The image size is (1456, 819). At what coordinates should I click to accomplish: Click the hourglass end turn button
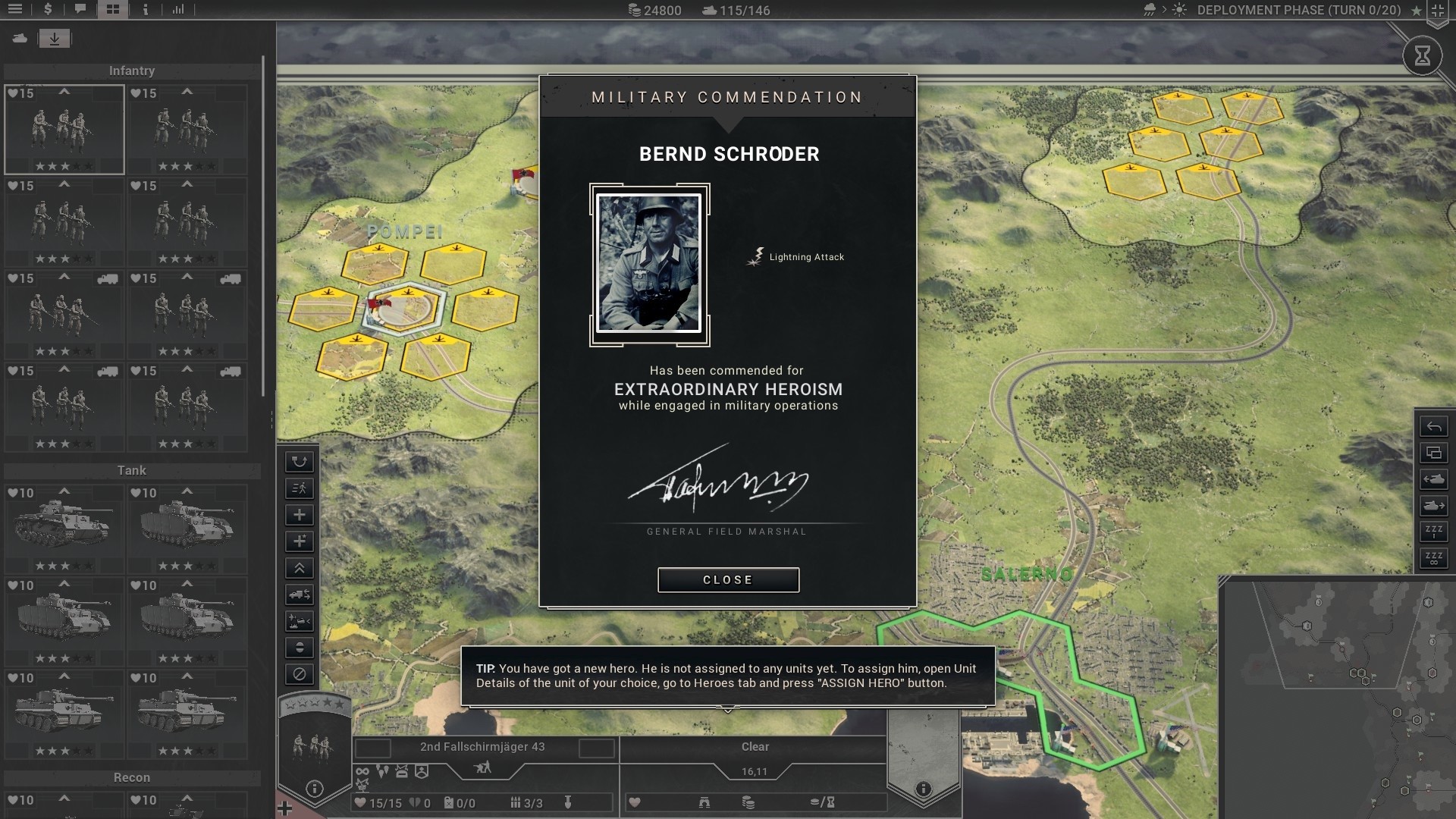(x=1424, y=55)
